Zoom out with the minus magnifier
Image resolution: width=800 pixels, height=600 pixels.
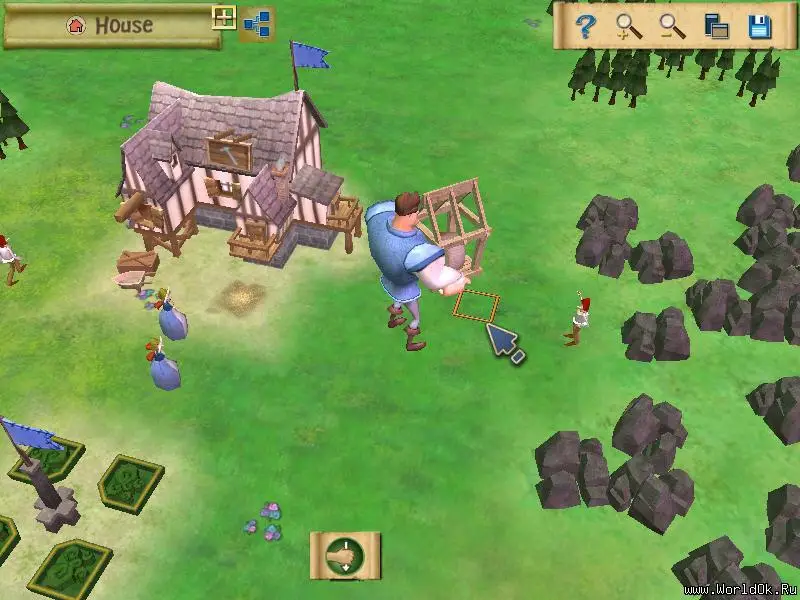(672, 27)
